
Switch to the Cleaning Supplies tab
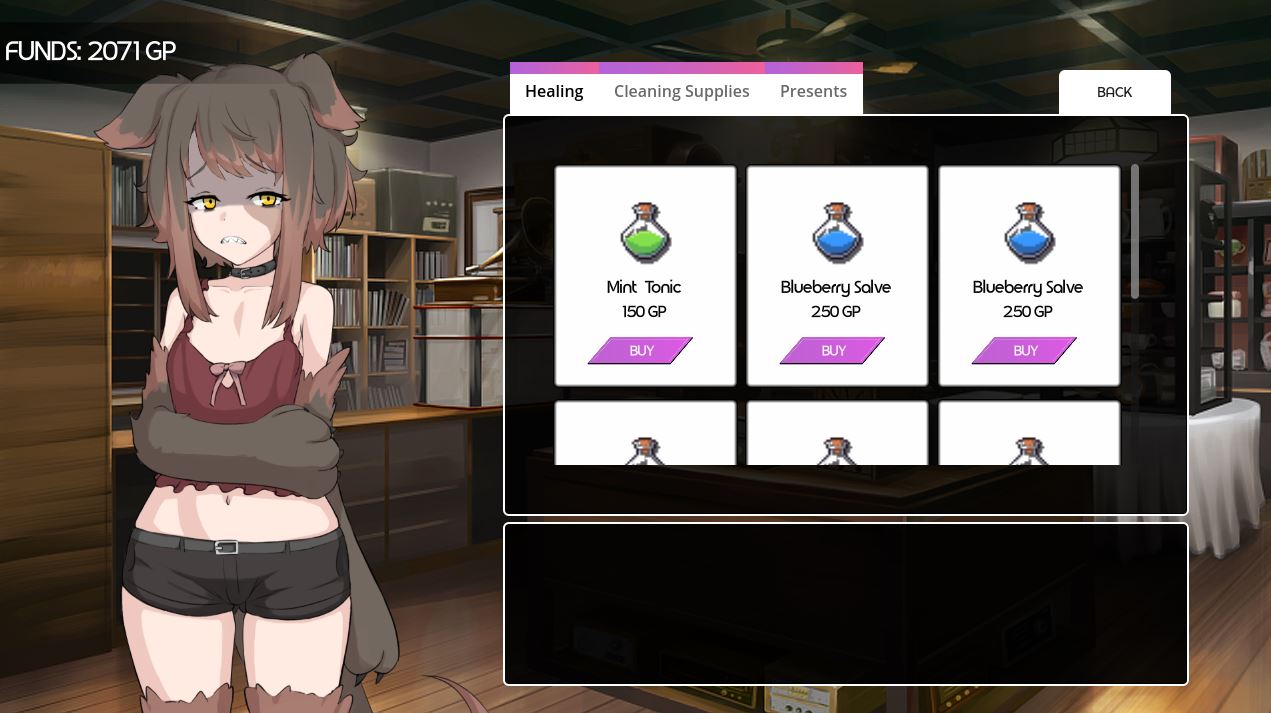point(681,91)
